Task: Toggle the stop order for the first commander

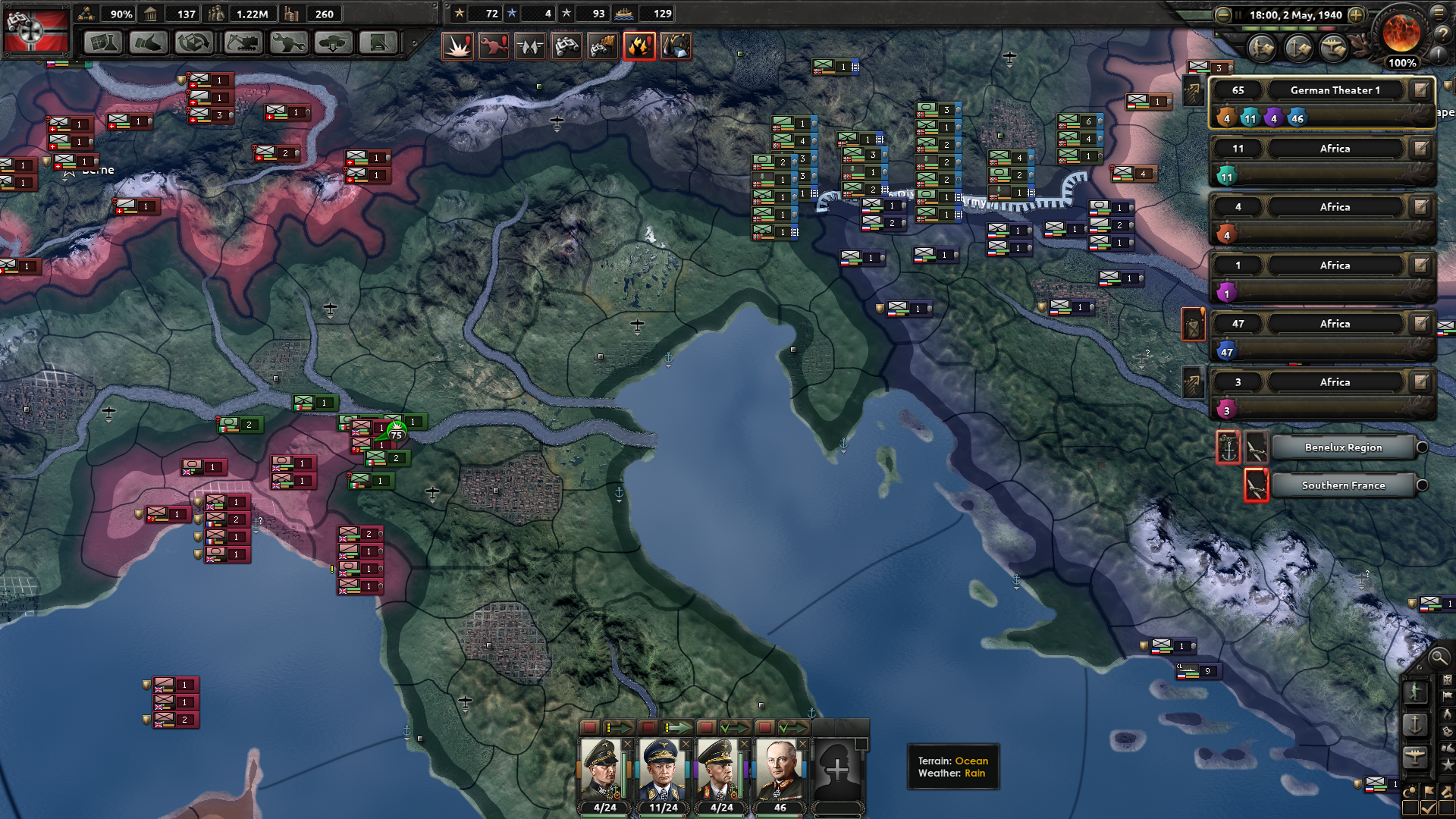Action: pyautogui.click(x=590, y=726)
